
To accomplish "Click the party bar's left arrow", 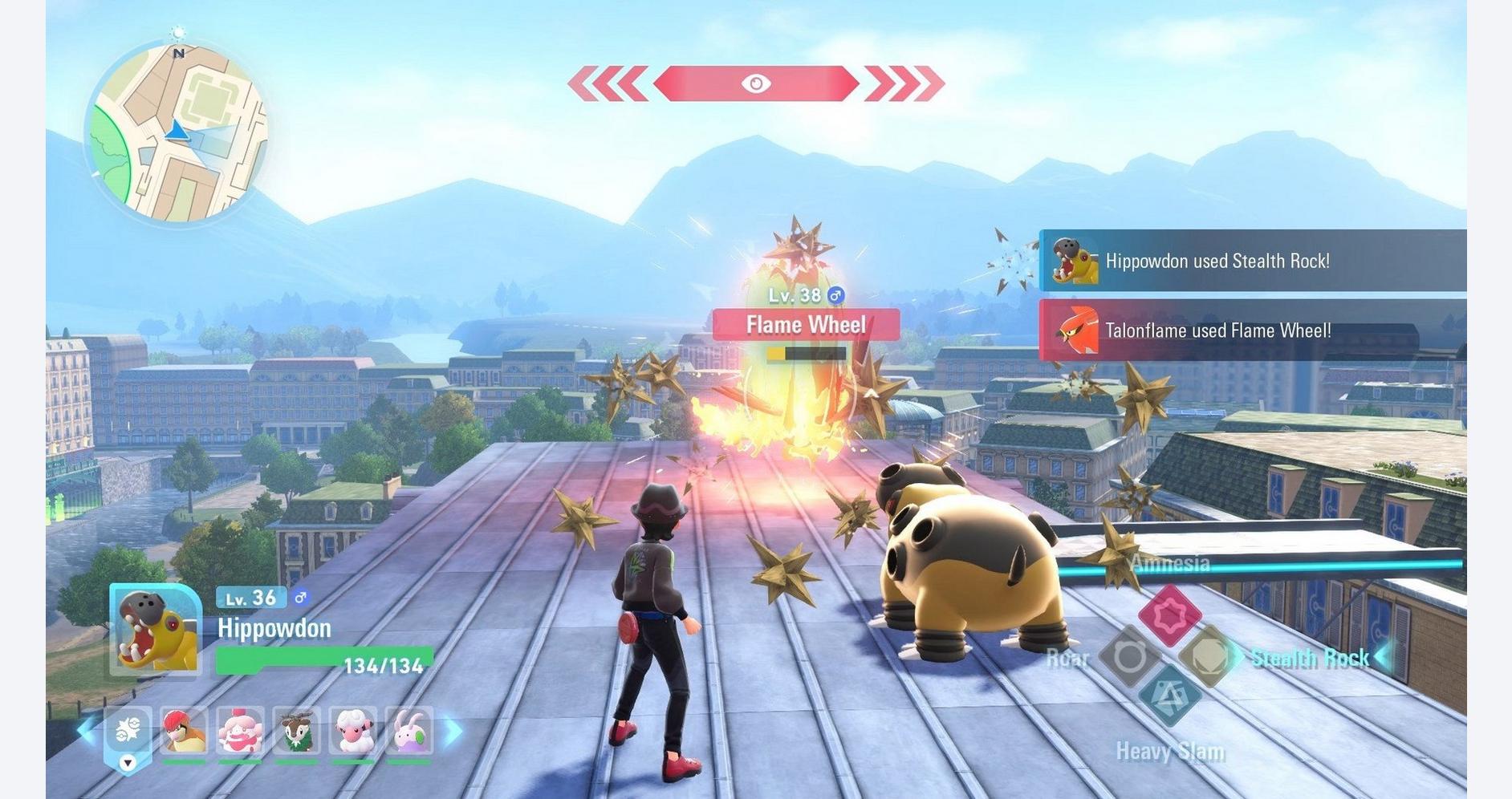I will [x=86, y=731].
